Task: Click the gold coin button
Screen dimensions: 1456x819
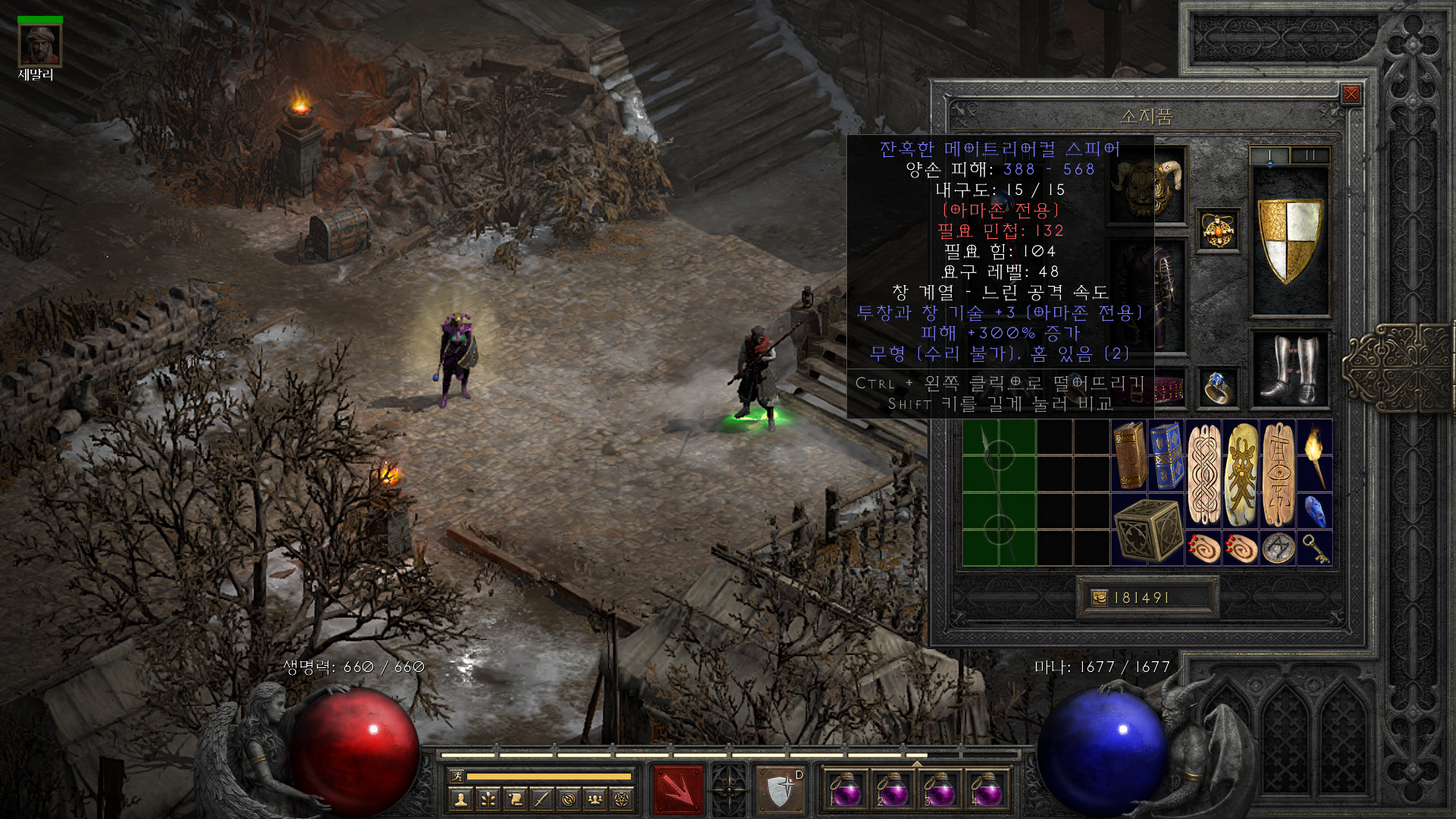Action: (1099, 598)
